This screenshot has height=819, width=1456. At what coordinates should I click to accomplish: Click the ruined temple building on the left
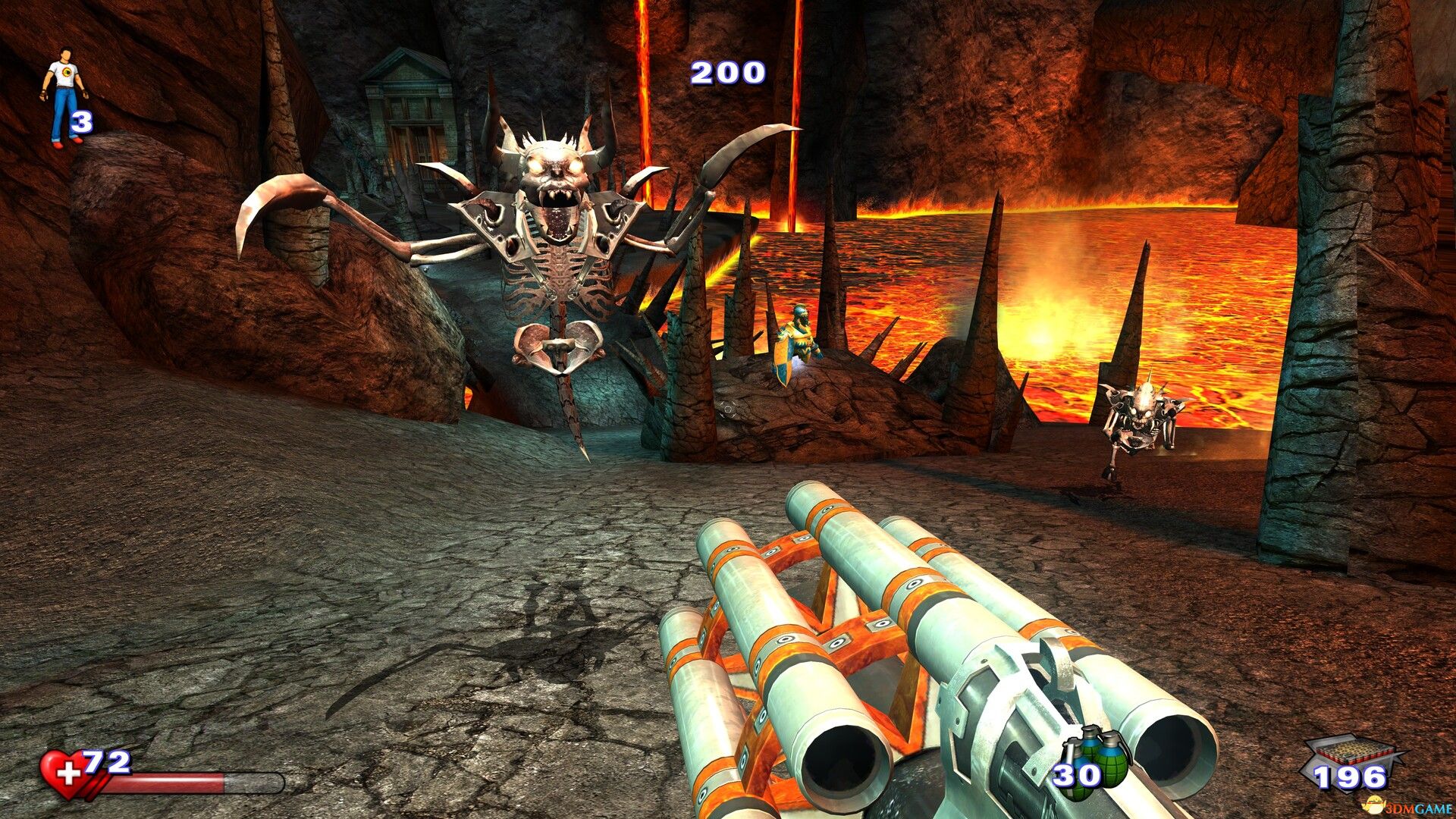click(409, 99)
